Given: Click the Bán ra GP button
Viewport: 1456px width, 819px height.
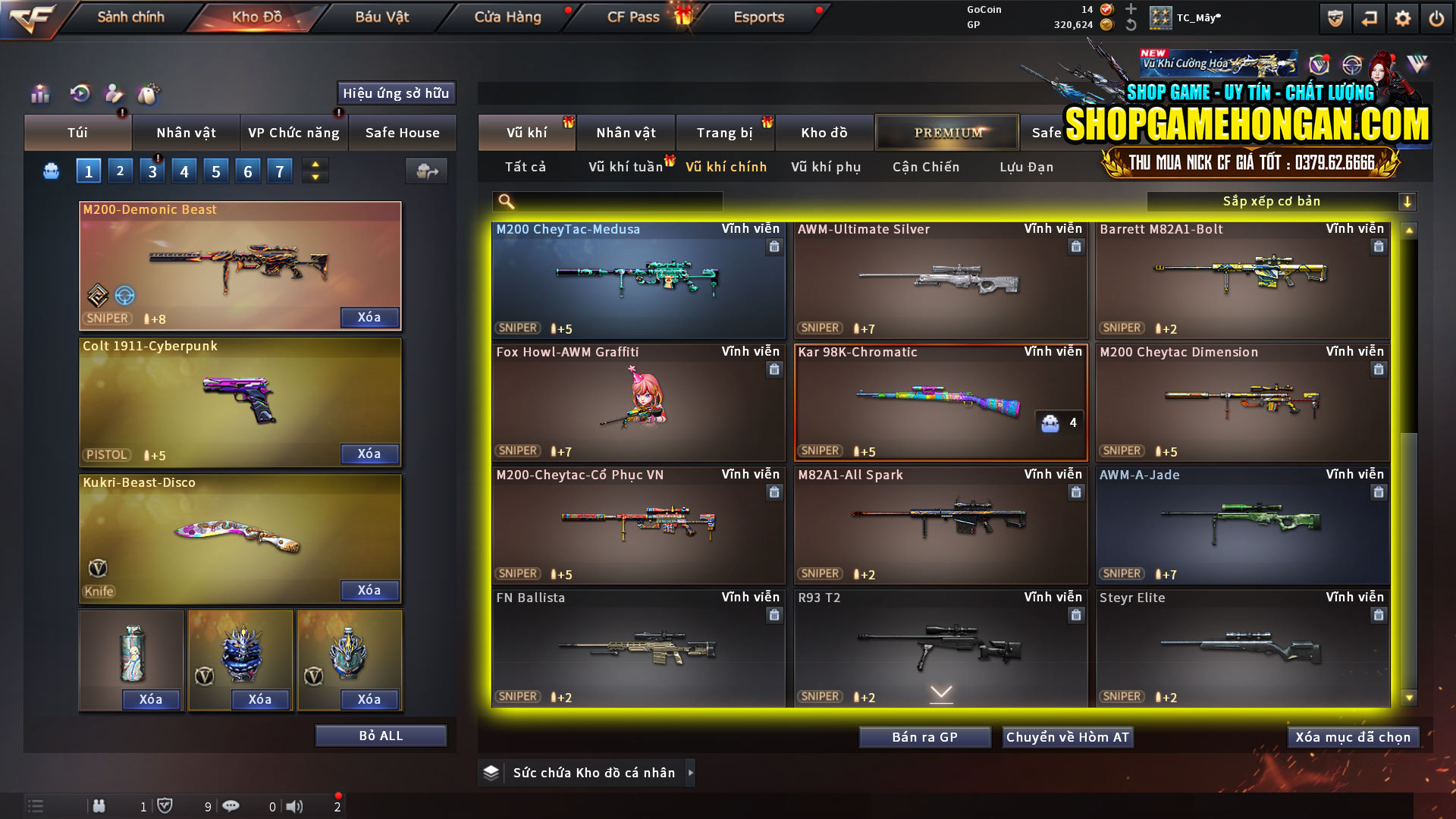Looking at the screenshot, I should pos(924,736).
